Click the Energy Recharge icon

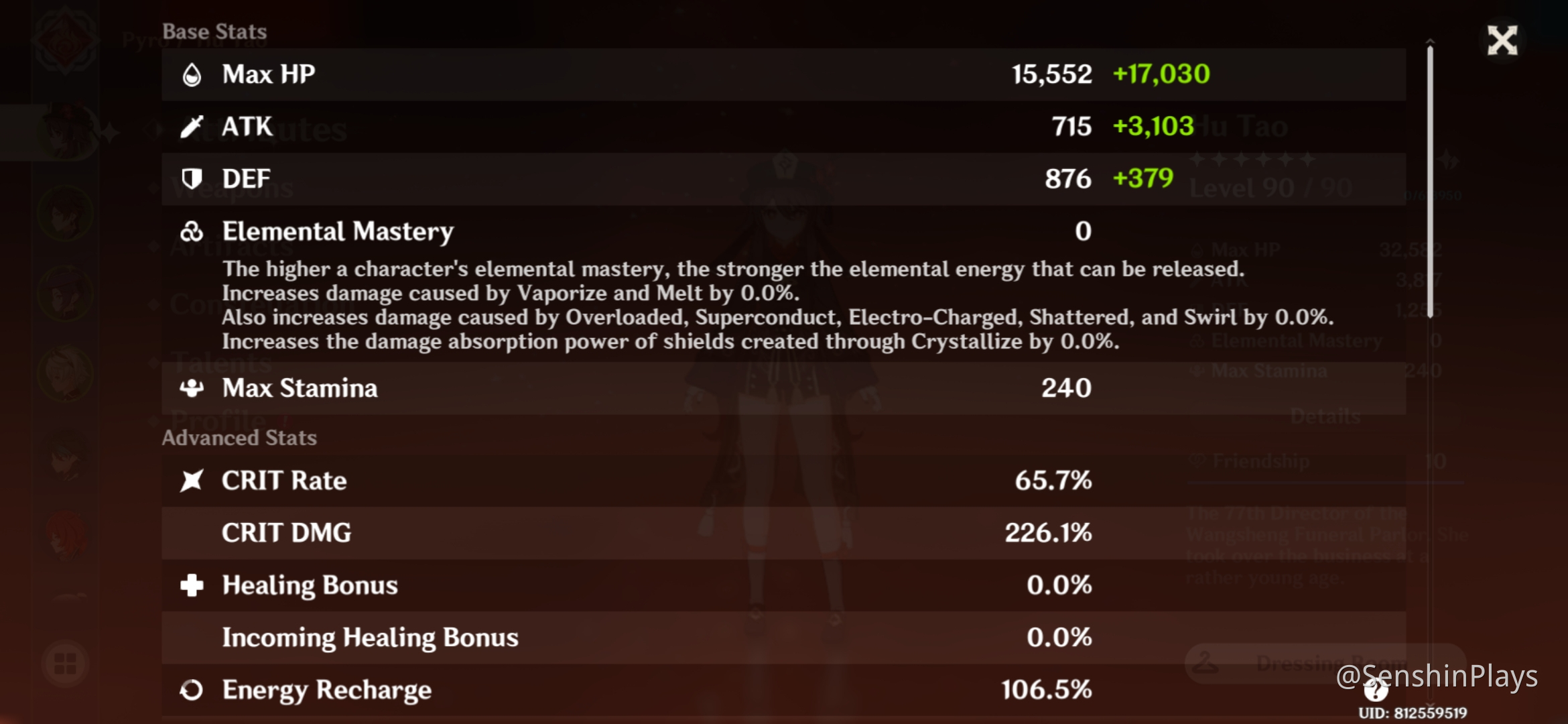(x=192, y=689)
